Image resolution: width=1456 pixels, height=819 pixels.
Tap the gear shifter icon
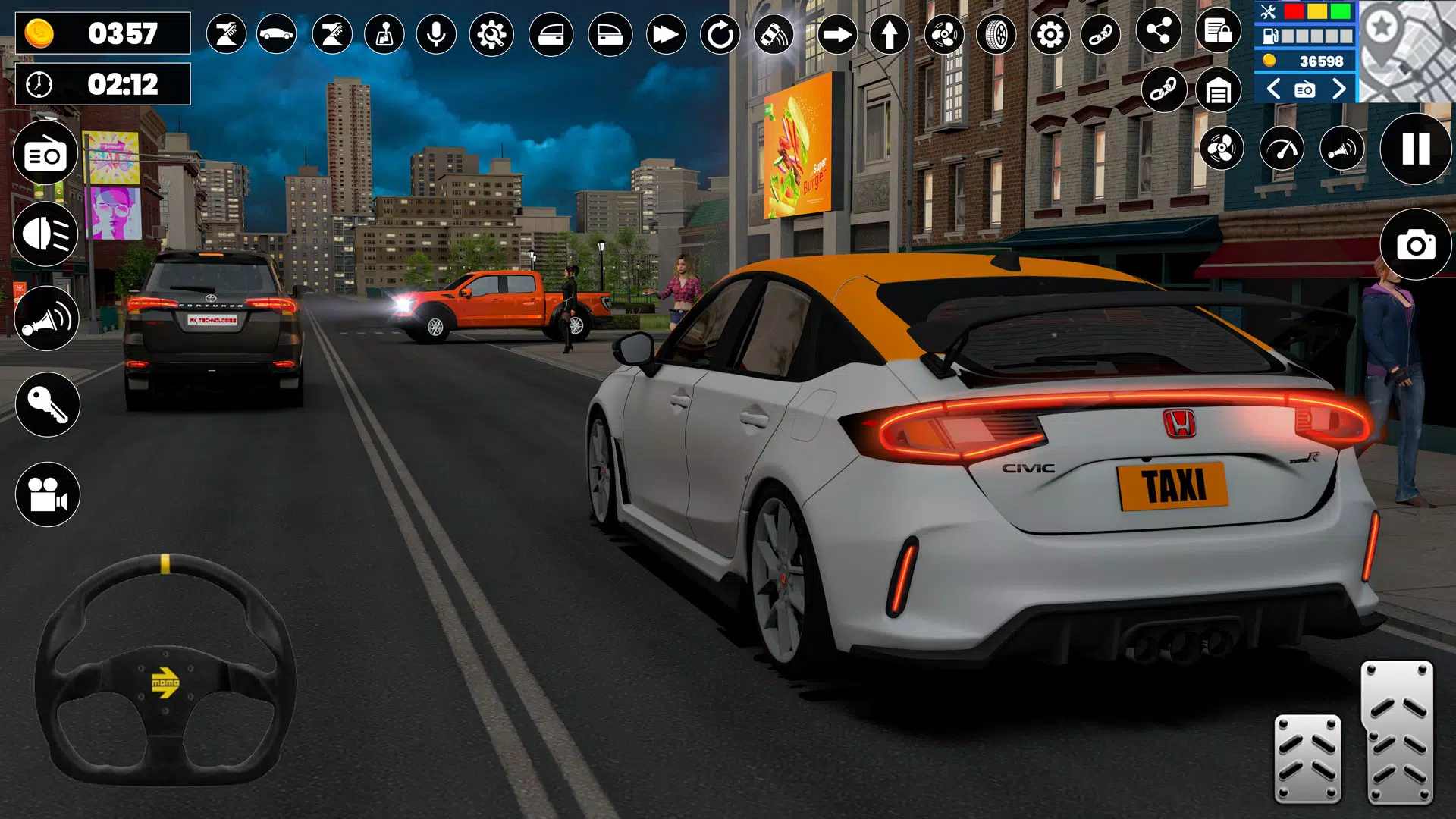[x=383, y=33]
